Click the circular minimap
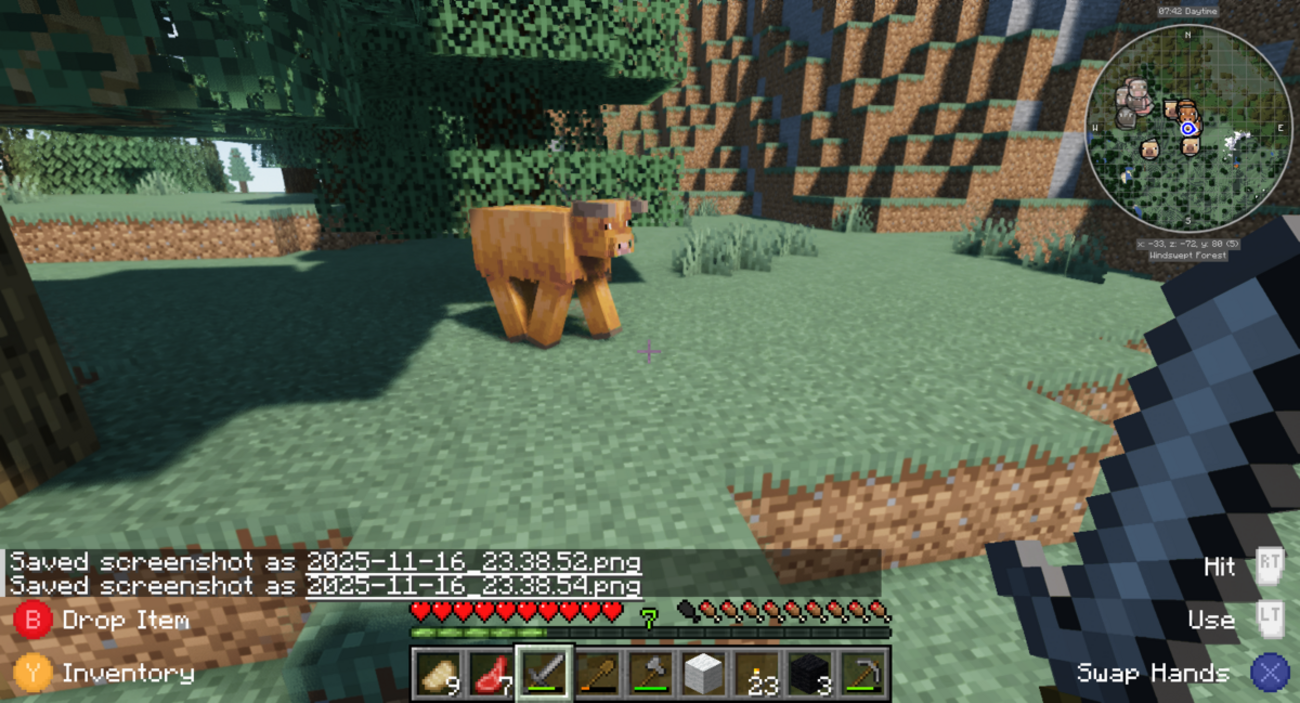The width and height of the screenshot is (1300, 703). click(x=1188, y=127)
